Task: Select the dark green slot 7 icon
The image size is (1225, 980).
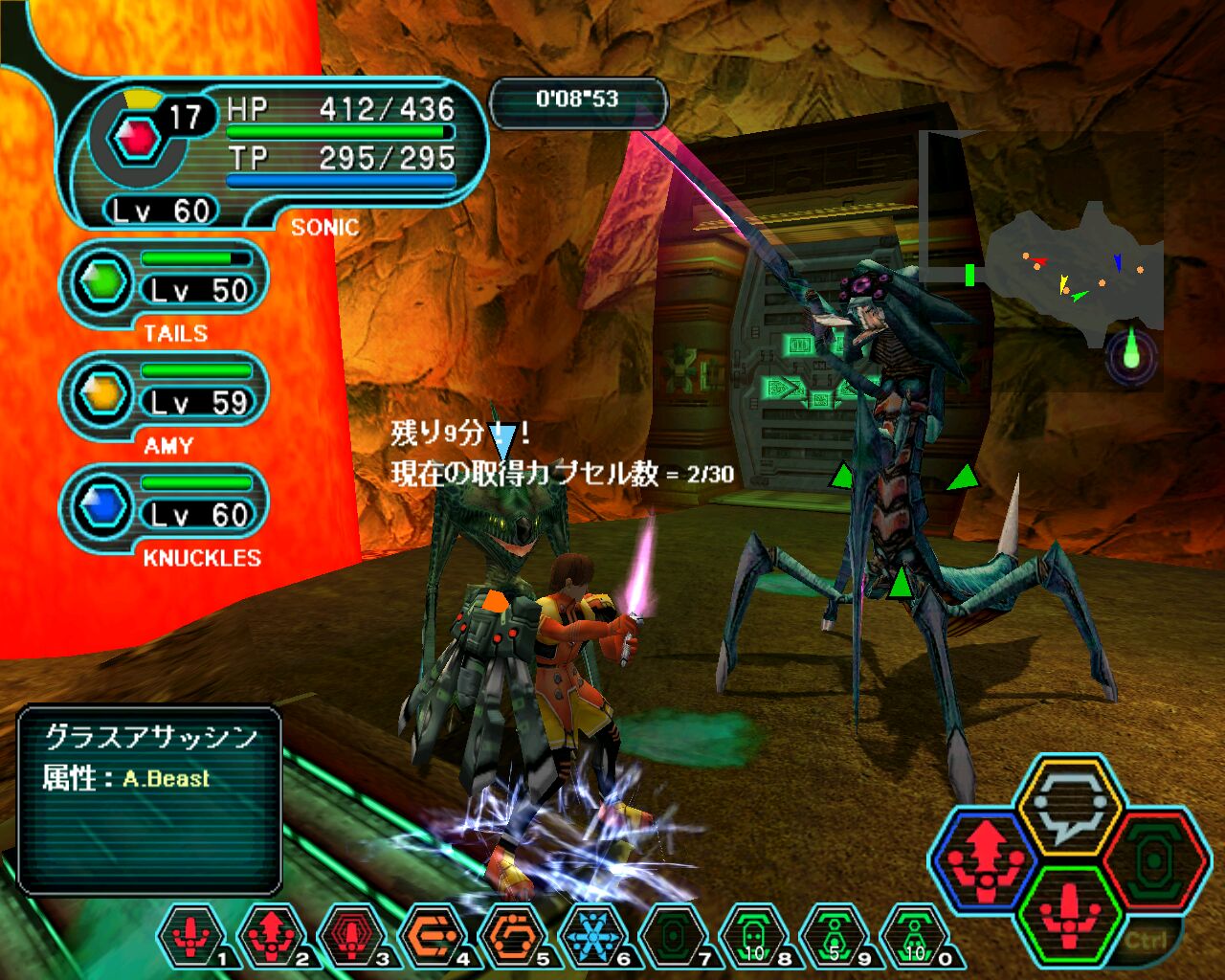Action: 674,936
